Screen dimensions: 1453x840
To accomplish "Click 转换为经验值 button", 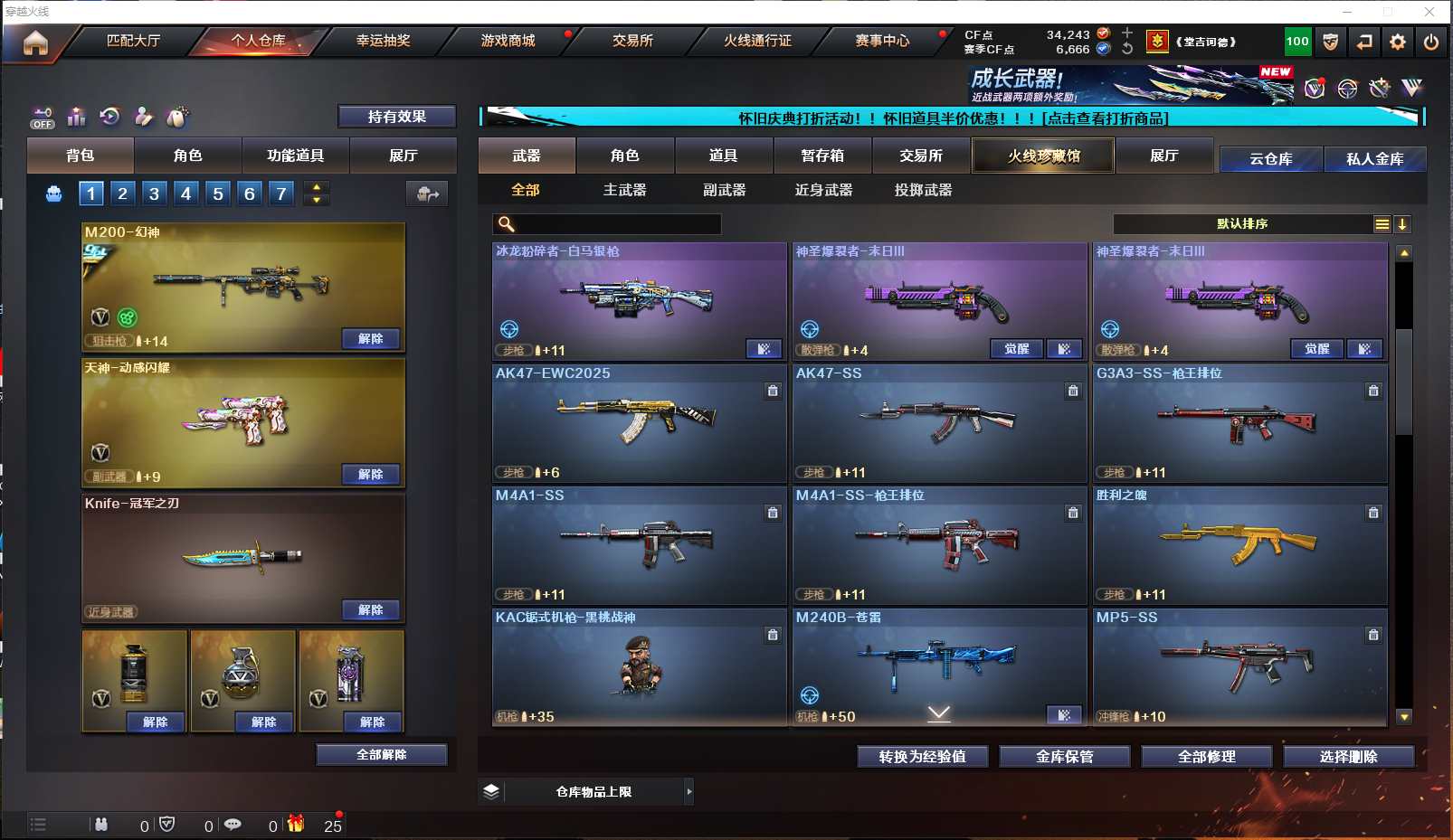I will click(x=922, y=756).
